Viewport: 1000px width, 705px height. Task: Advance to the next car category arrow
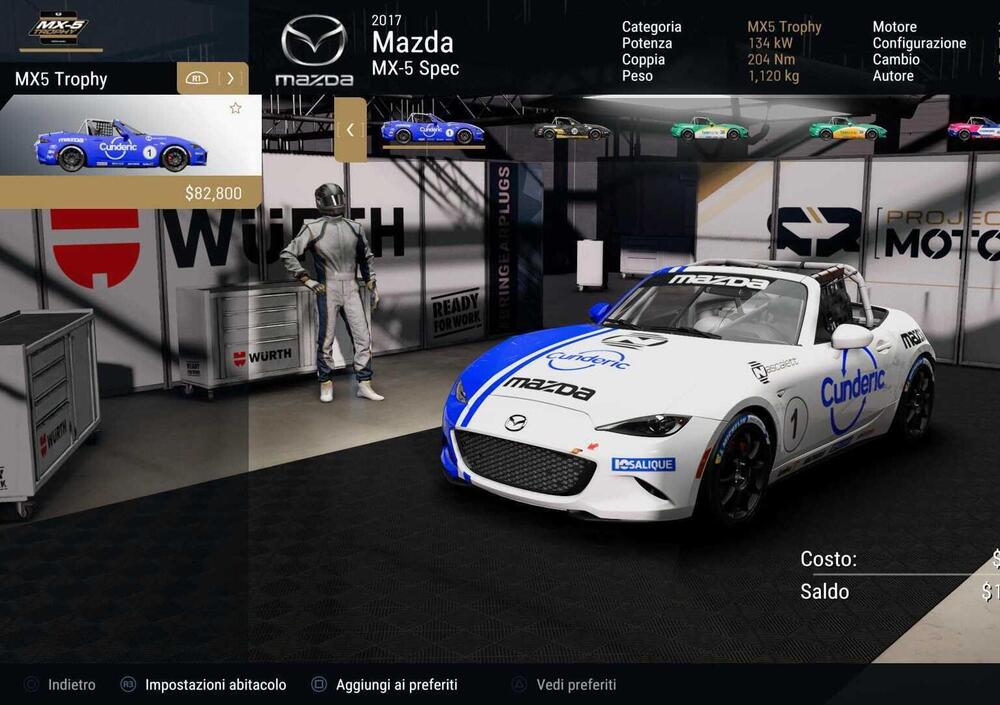click(230, 78)
